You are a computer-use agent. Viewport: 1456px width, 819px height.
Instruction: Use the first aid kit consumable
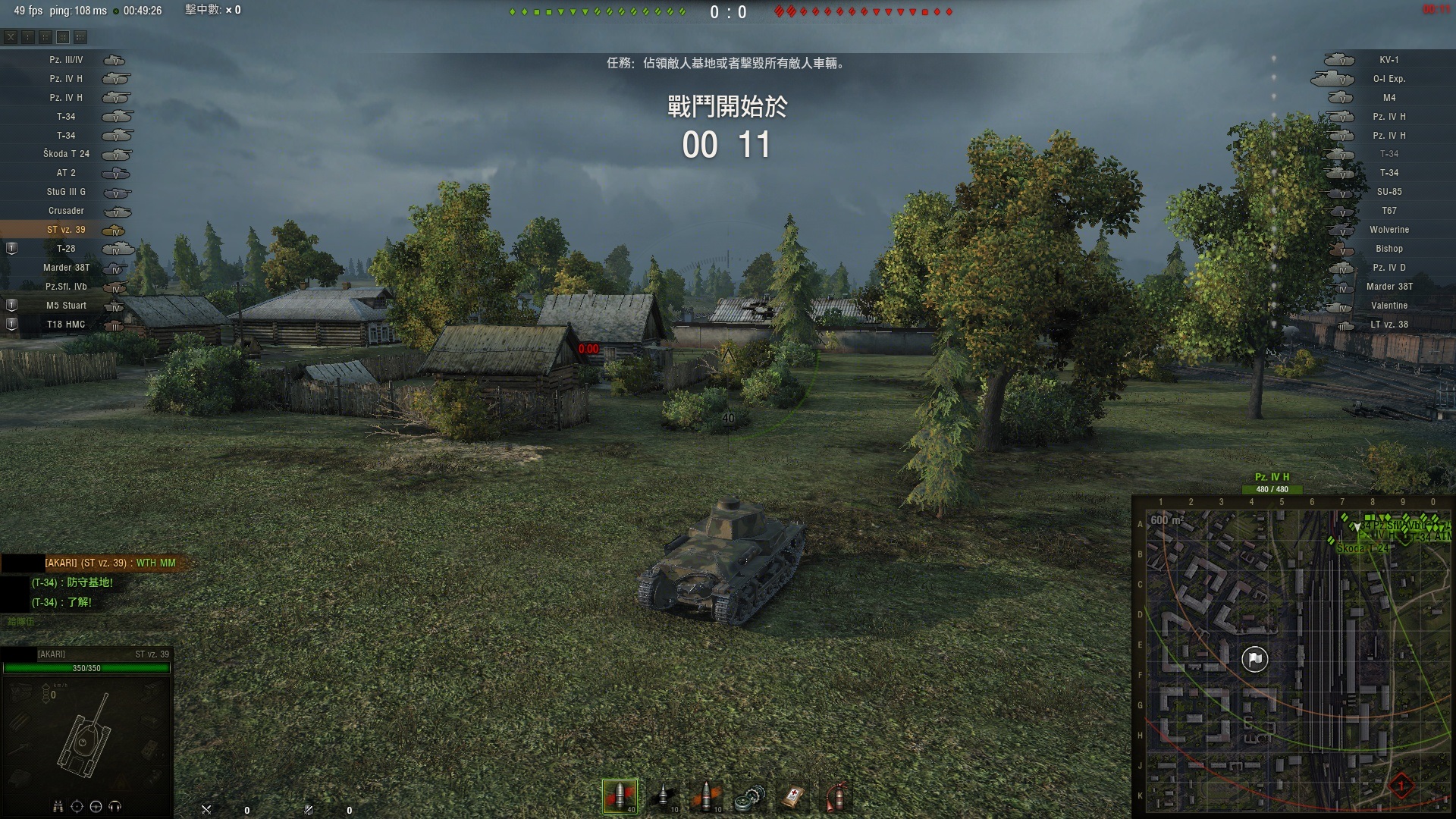click(x=792, y=796)
